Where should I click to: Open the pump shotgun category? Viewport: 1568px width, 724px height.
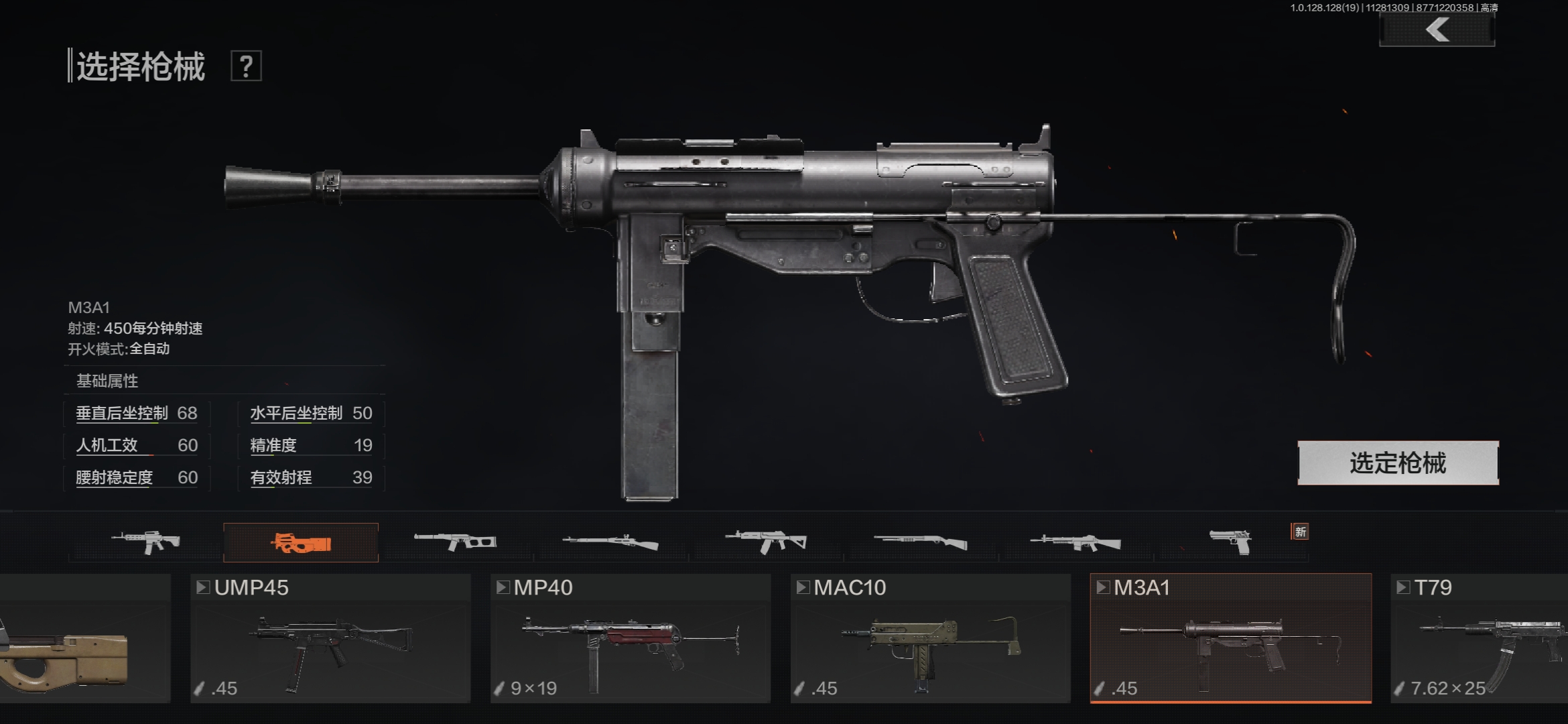921,542
